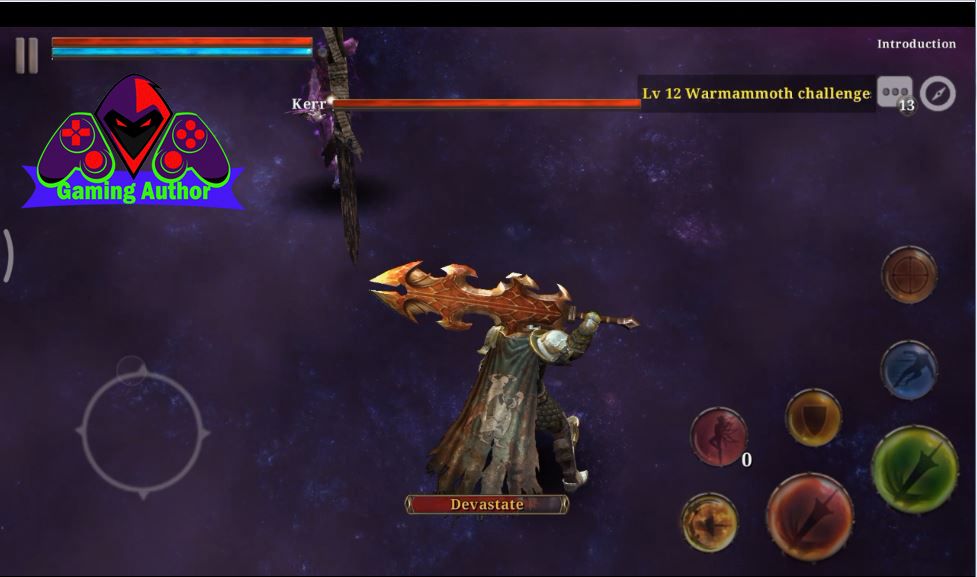This screenshot has height=577, width=977.
Task: Use the red warrior skill showing 0
Action: point(720,436)
